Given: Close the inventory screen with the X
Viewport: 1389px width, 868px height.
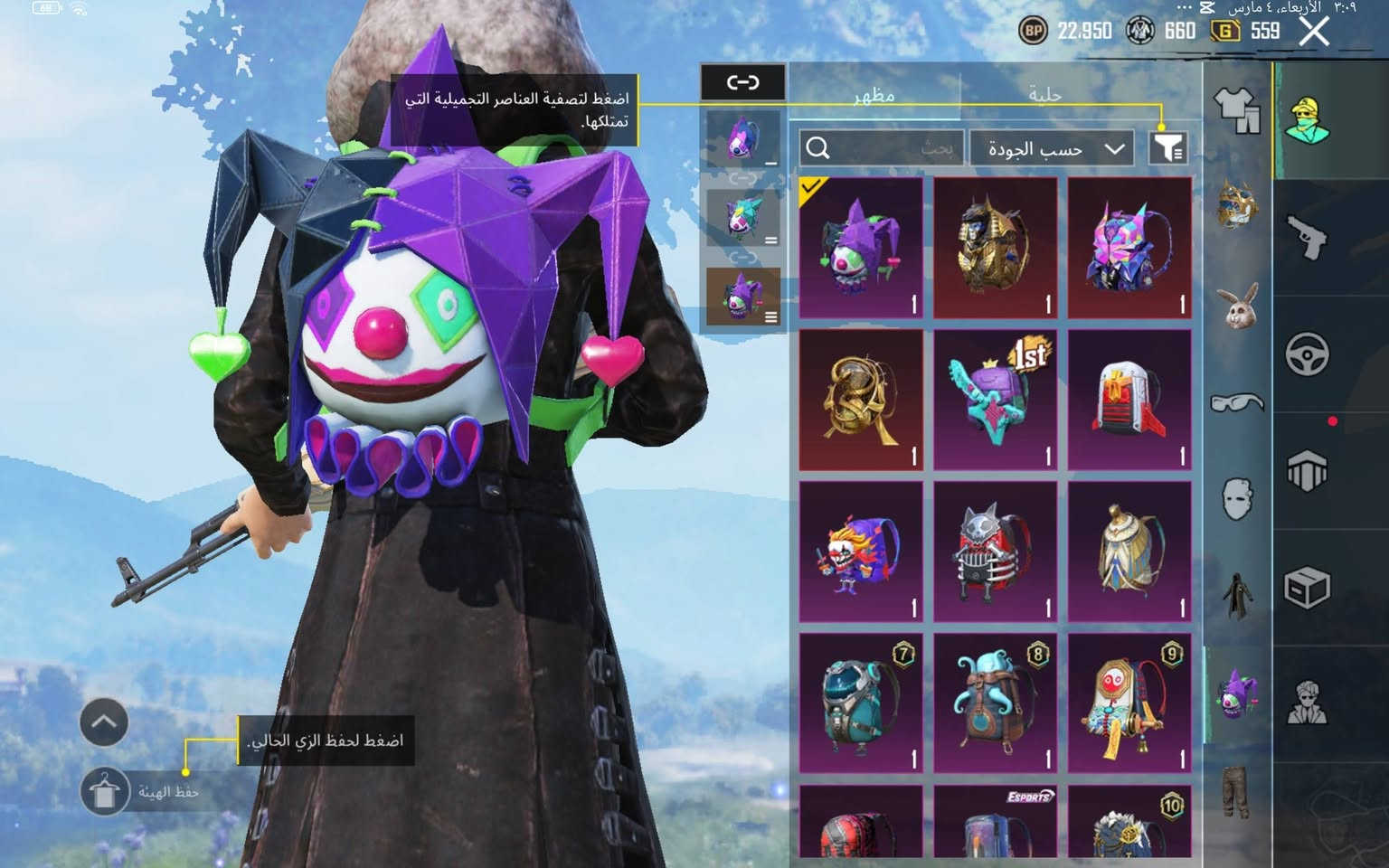Looking at the screenshot, I should (1314, 32).
